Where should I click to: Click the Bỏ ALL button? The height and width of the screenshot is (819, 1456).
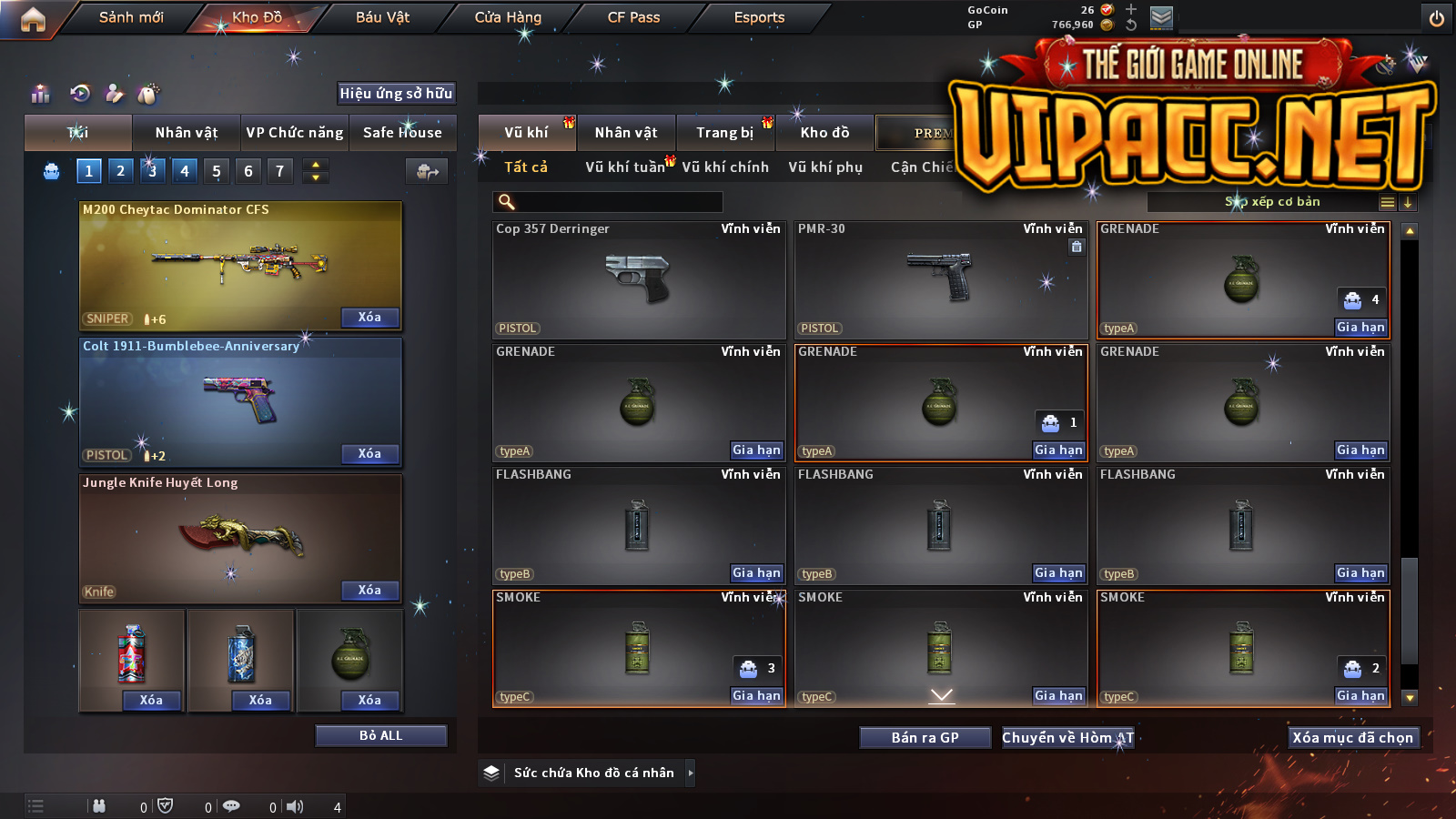[x=380, y=735]
